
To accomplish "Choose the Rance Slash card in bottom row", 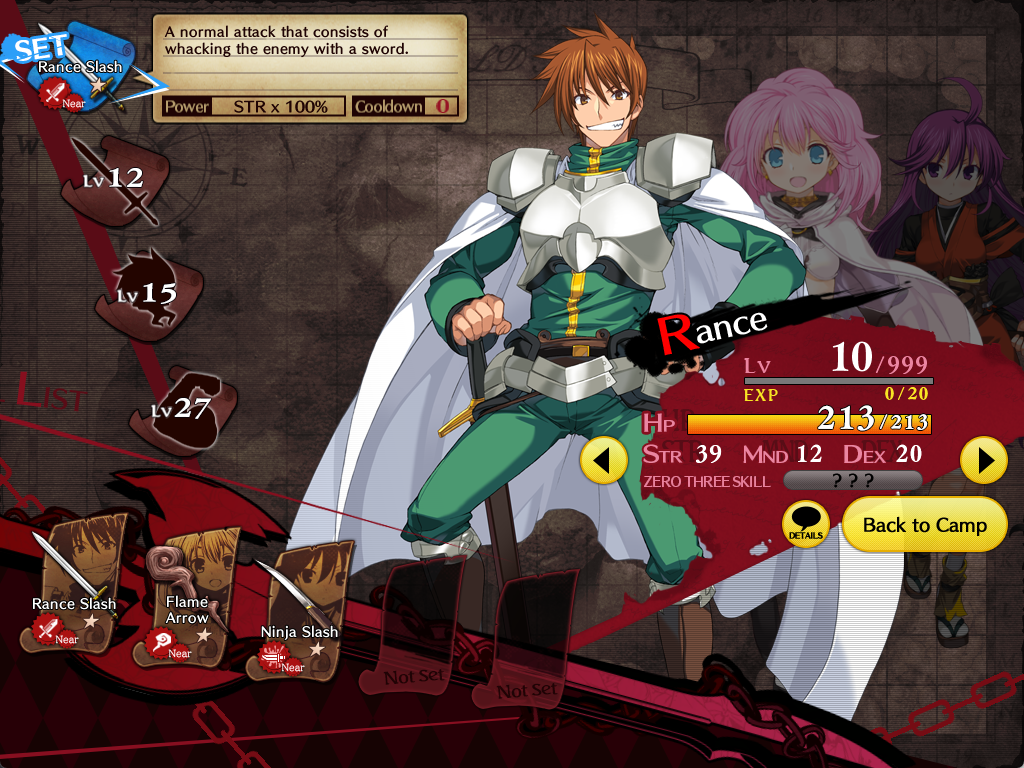I will tap(76, 582).
